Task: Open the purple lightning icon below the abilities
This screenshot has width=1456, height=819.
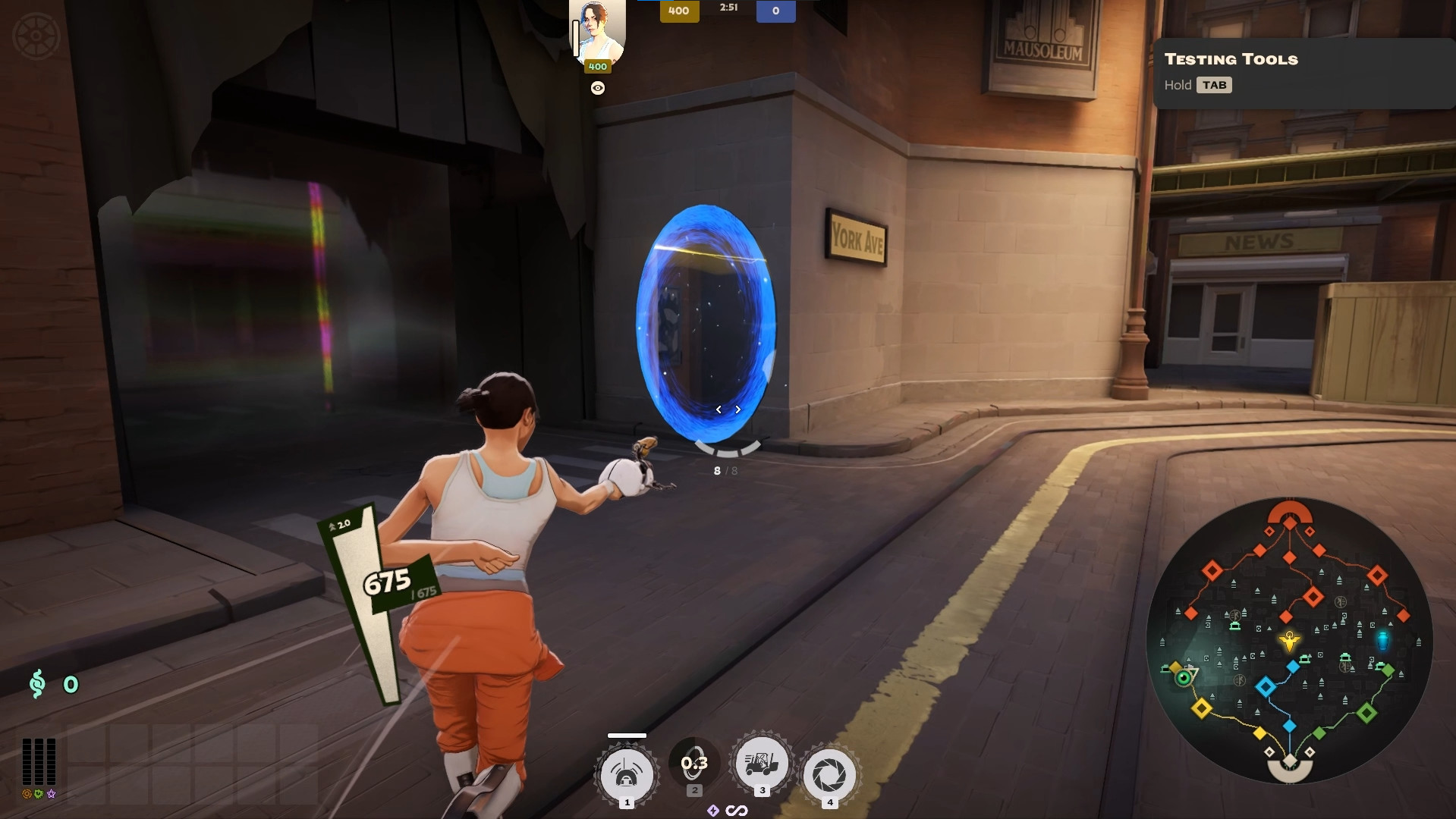Action: 713,811
